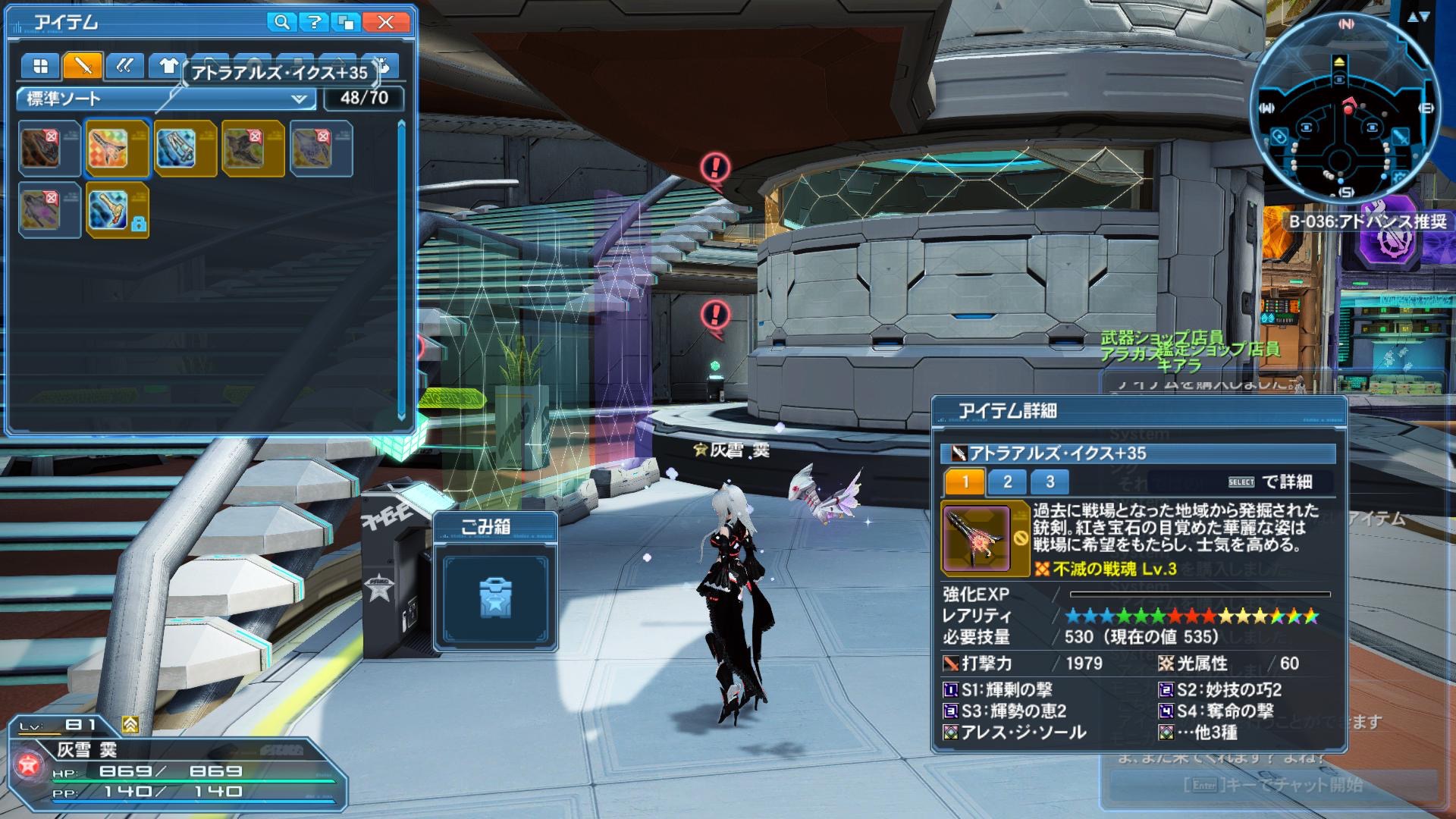Click the chat input bar

click(1272, 785)
